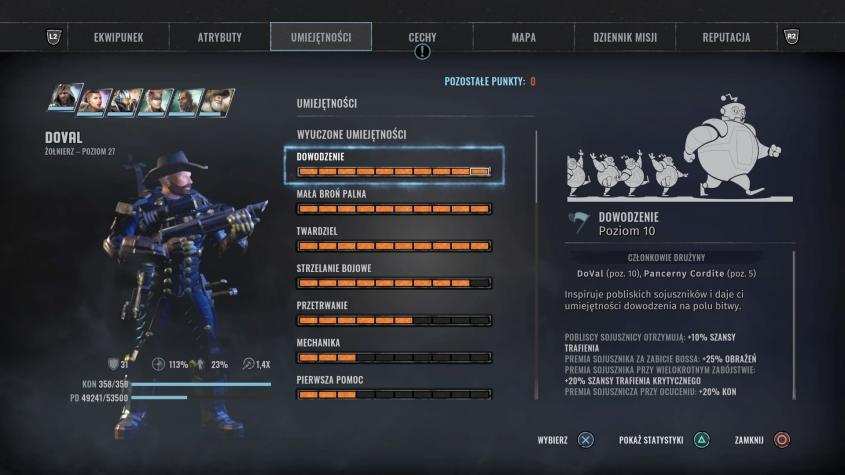Choose the white-bearded party member portrait
This screenshot has width=845, height=475.
tap(218, 101)
